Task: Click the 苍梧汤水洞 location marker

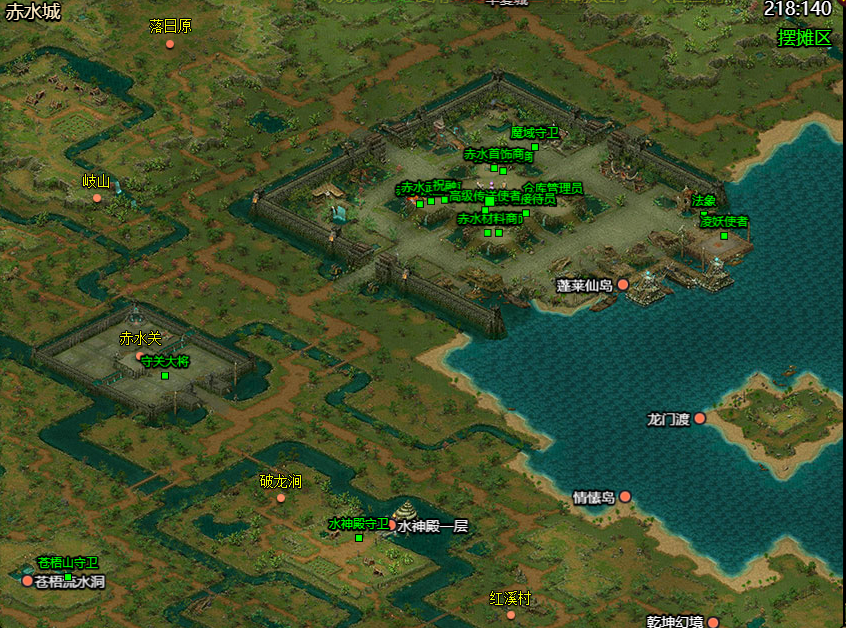Action: pyautogui.click(x=27, y=581)
